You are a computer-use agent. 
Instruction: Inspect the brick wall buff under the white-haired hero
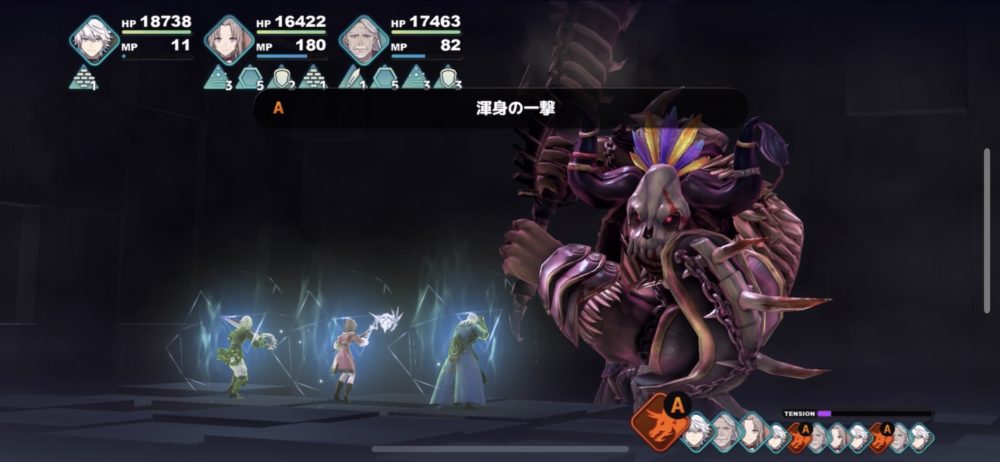click(83, 77)
